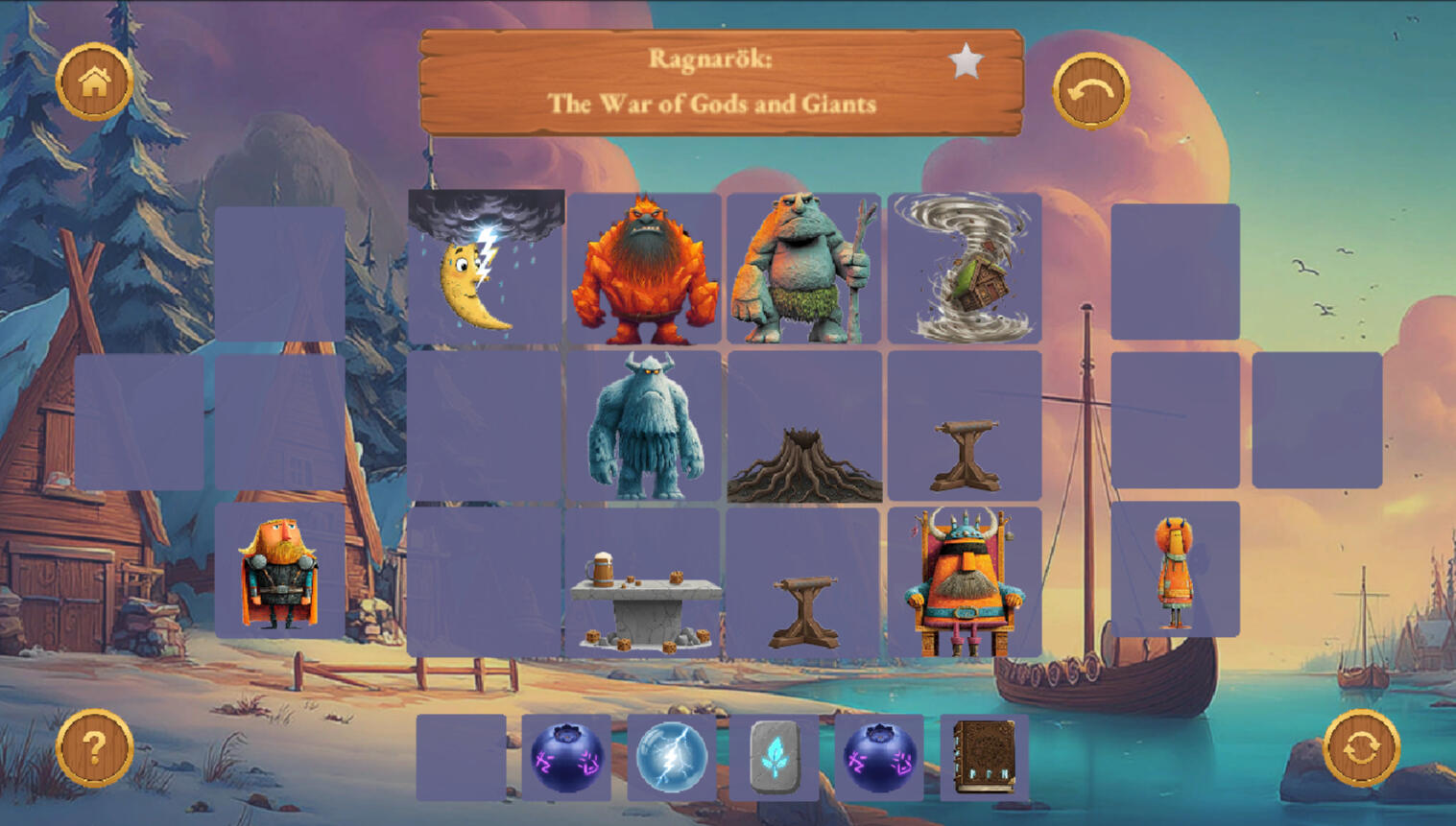Select the tornado with house tile
The width and height of the screenshot is (1456, 826).
[x=964, y=269]
